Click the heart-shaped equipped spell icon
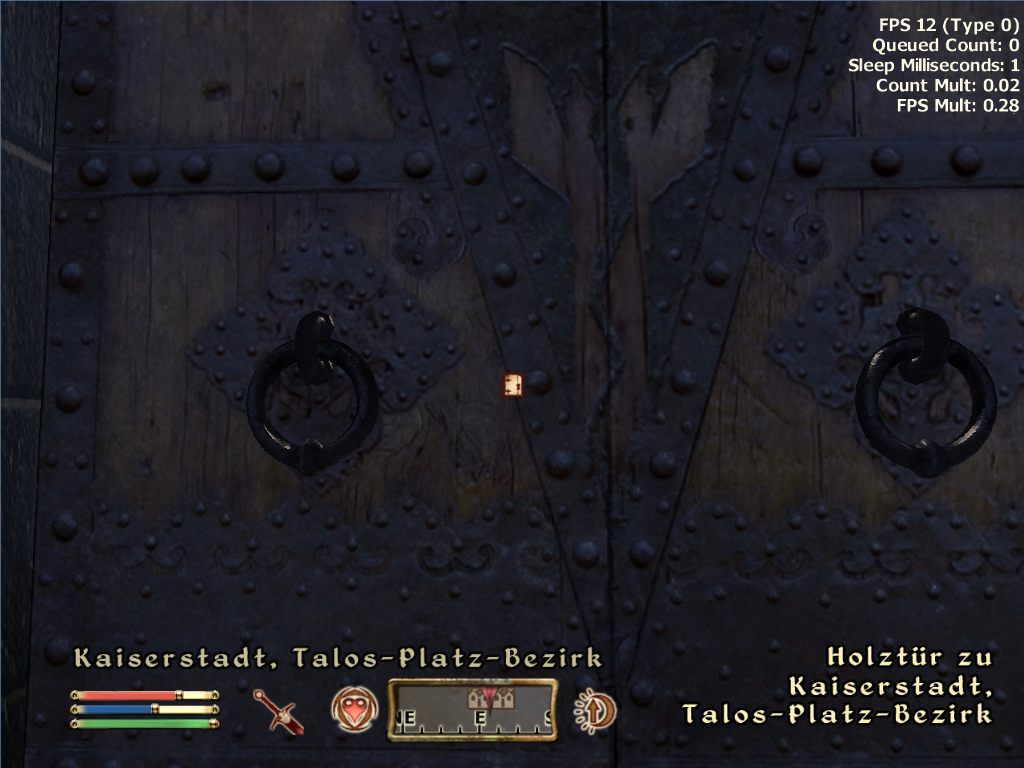 [353, 710]
